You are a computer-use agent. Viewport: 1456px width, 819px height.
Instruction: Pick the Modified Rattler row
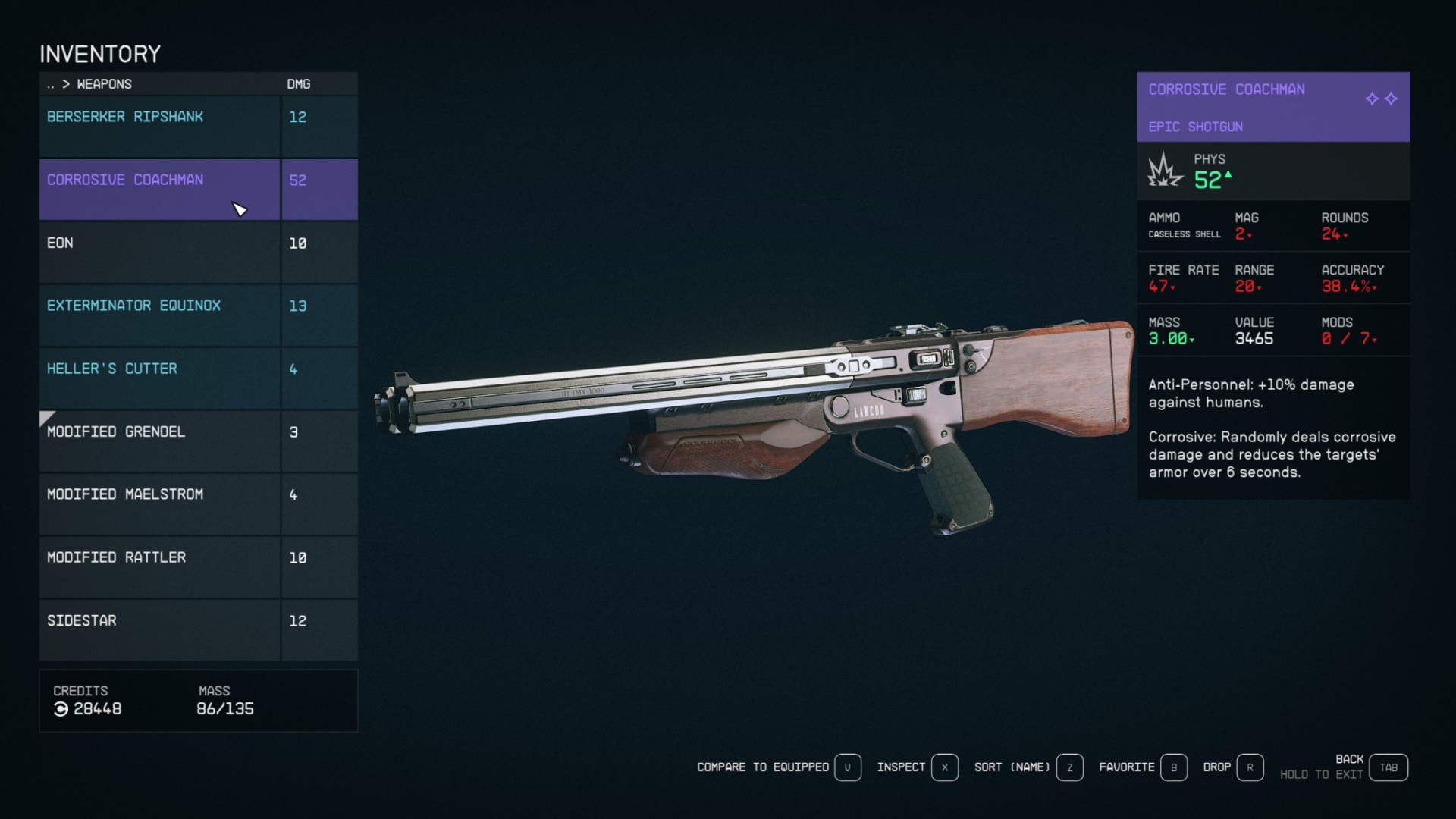(x=159, y=566)
